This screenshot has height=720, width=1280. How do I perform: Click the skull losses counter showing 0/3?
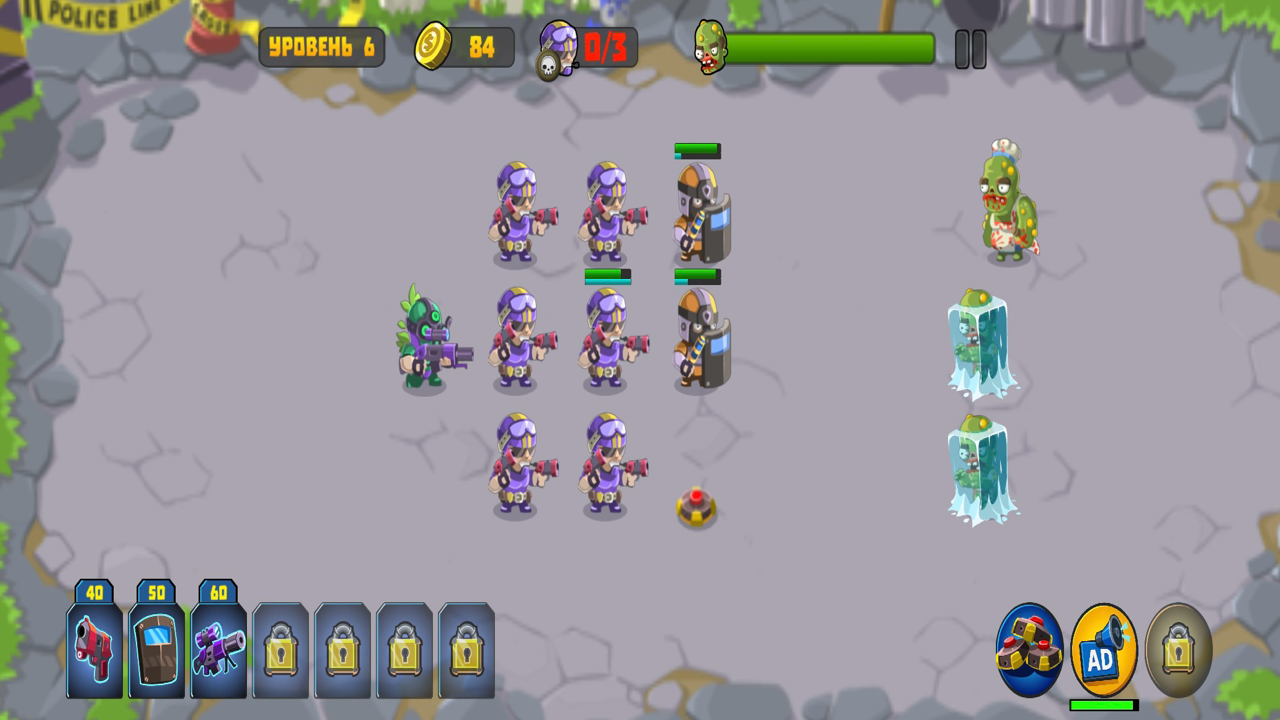click(x=585, y=45)
